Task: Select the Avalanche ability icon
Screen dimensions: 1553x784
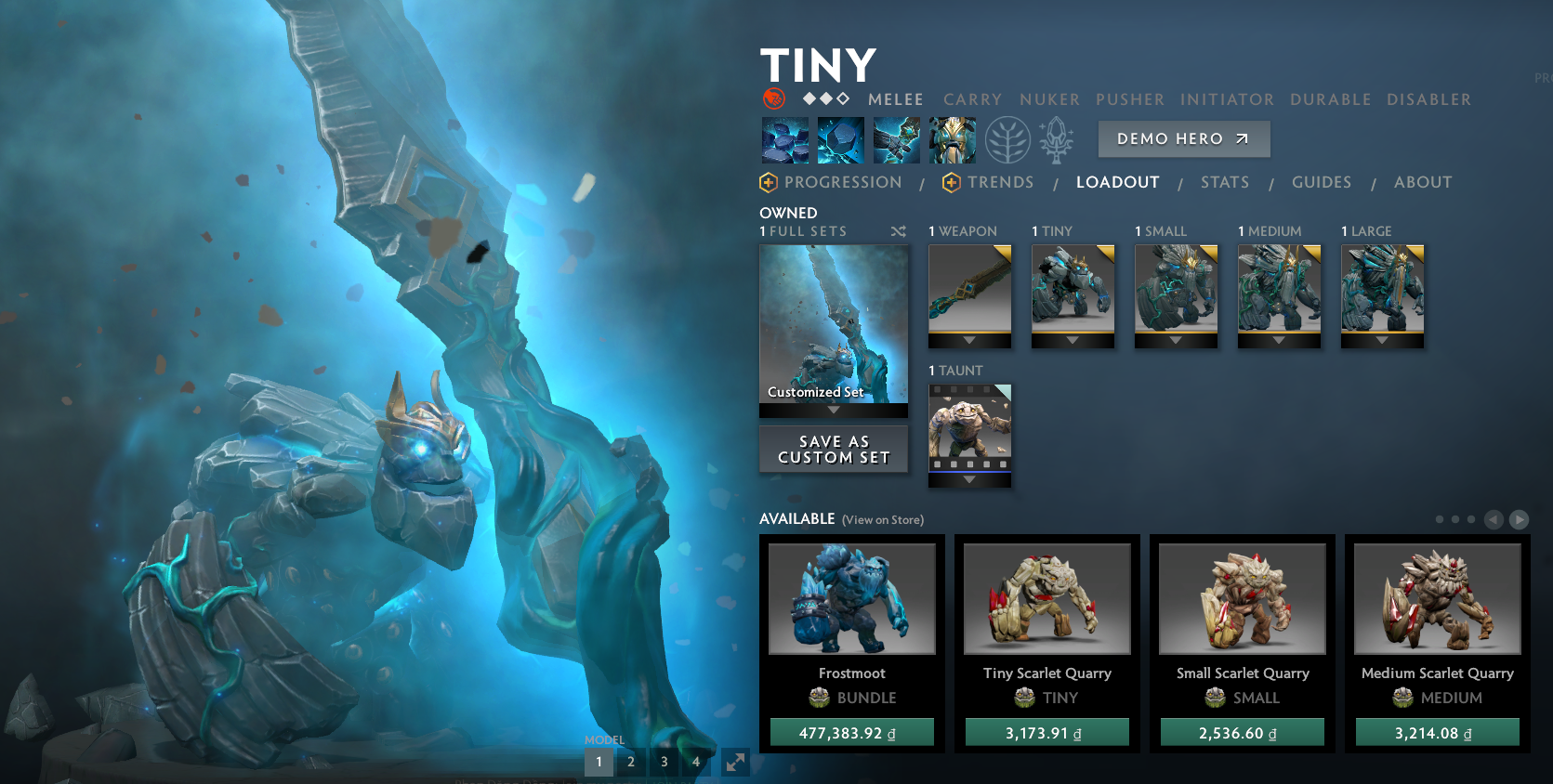Action: 784,139
